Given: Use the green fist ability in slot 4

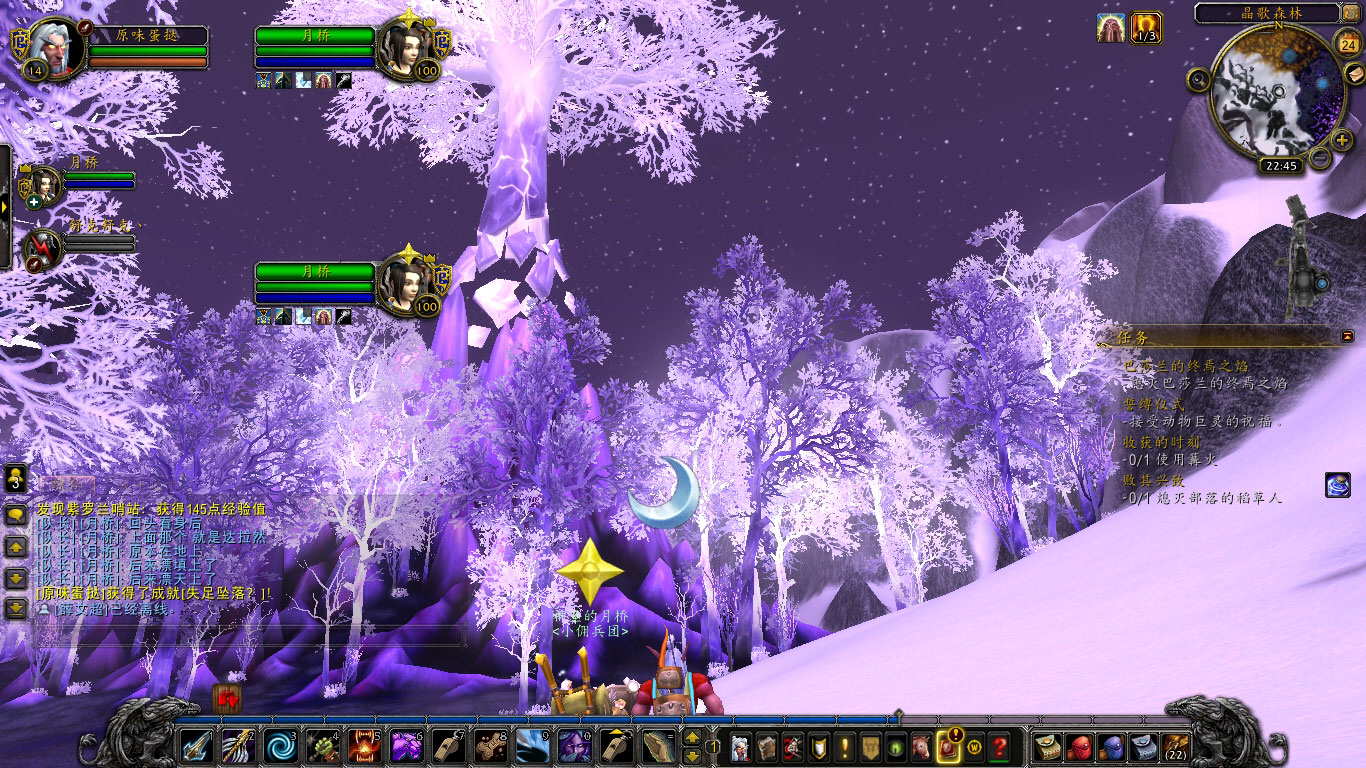Looking at the screenshot, I should 322,746.
